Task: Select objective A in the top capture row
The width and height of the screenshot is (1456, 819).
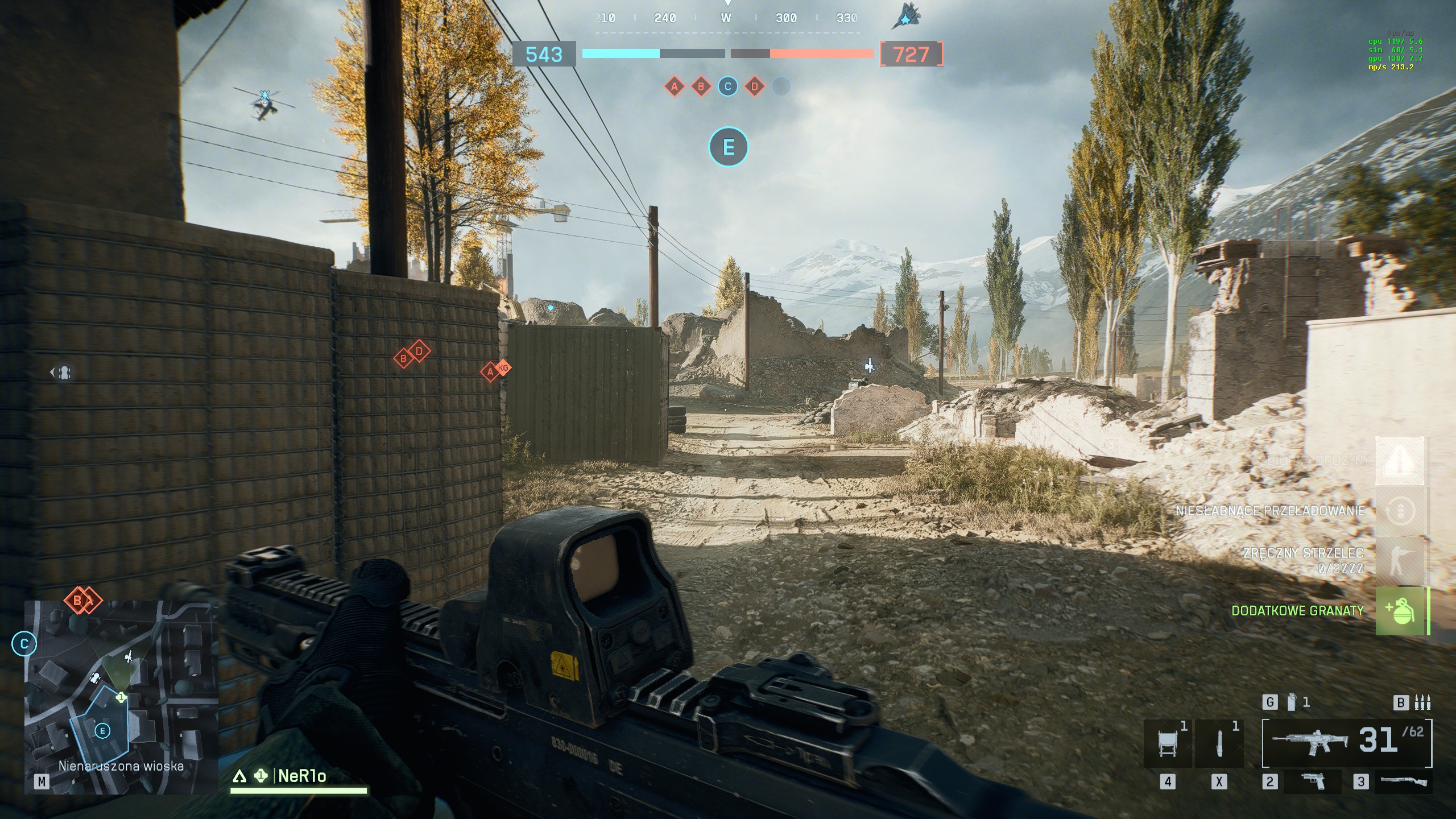Action: (x=675, y=87)
